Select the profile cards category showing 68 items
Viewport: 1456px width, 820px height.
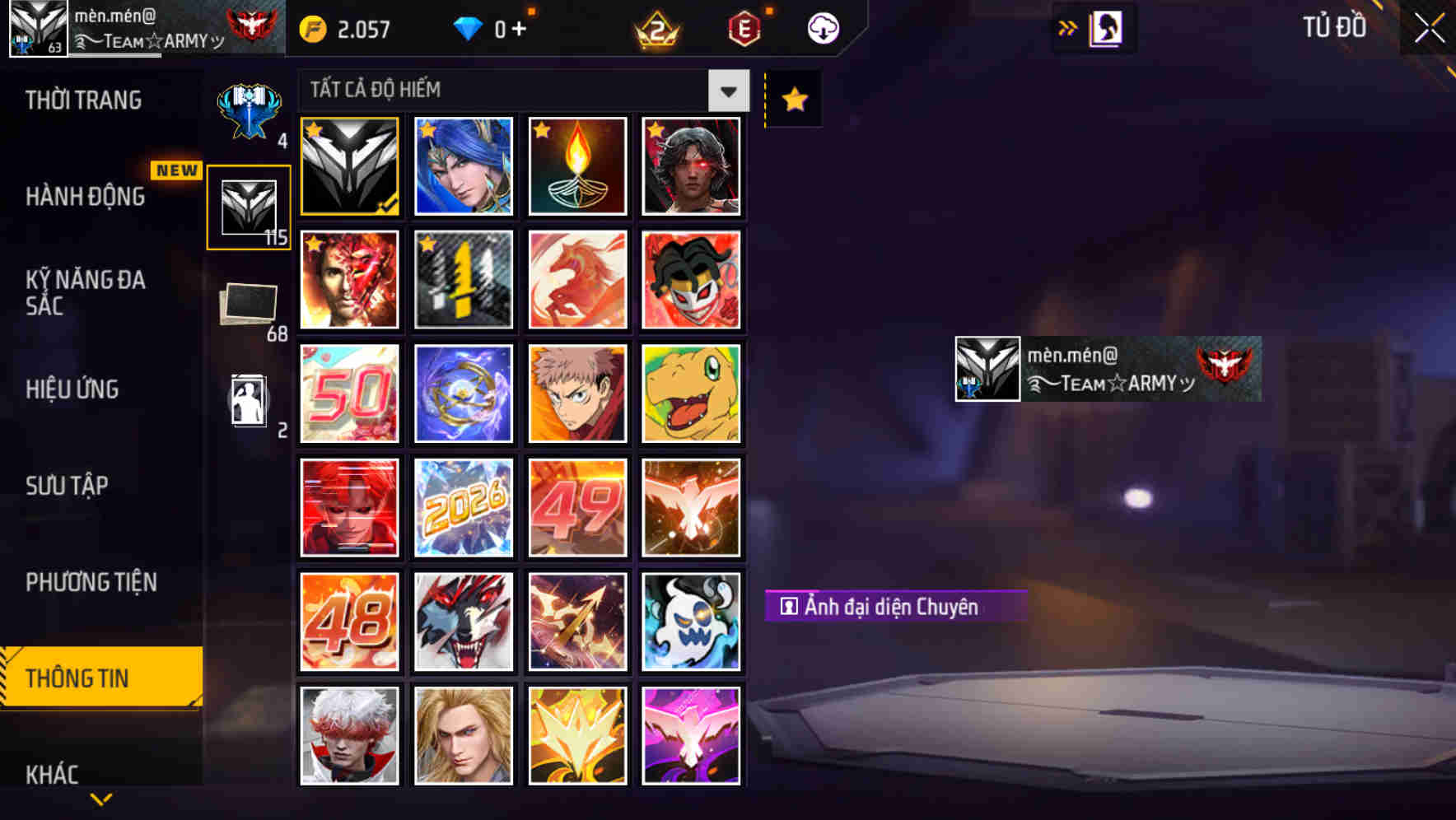pos(249,305)
